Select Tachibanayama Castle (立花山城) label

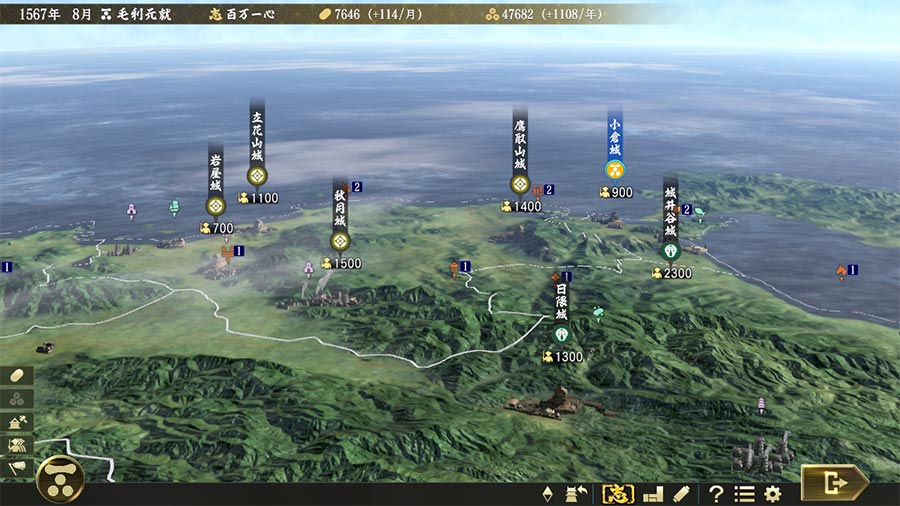[x=257, y=140]
